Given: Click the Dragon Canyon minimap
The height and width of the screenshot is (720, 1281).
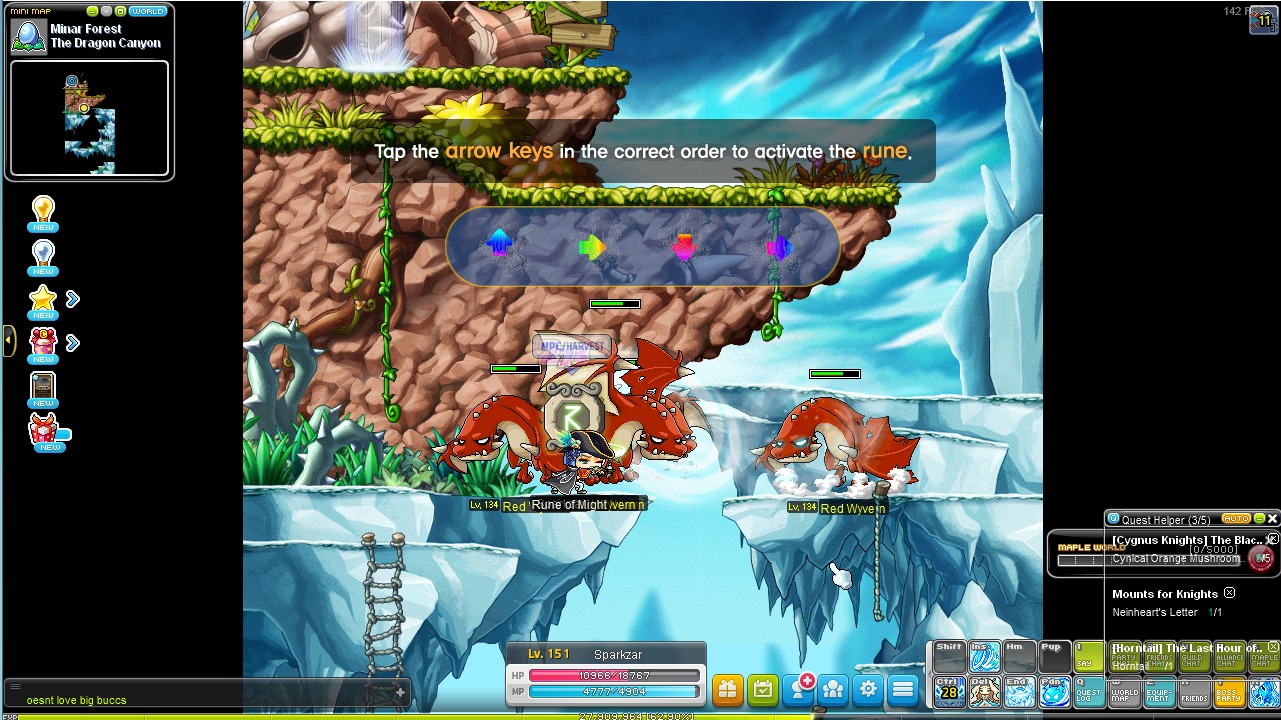Looking at the screenshot, I should tap(89, 118).
